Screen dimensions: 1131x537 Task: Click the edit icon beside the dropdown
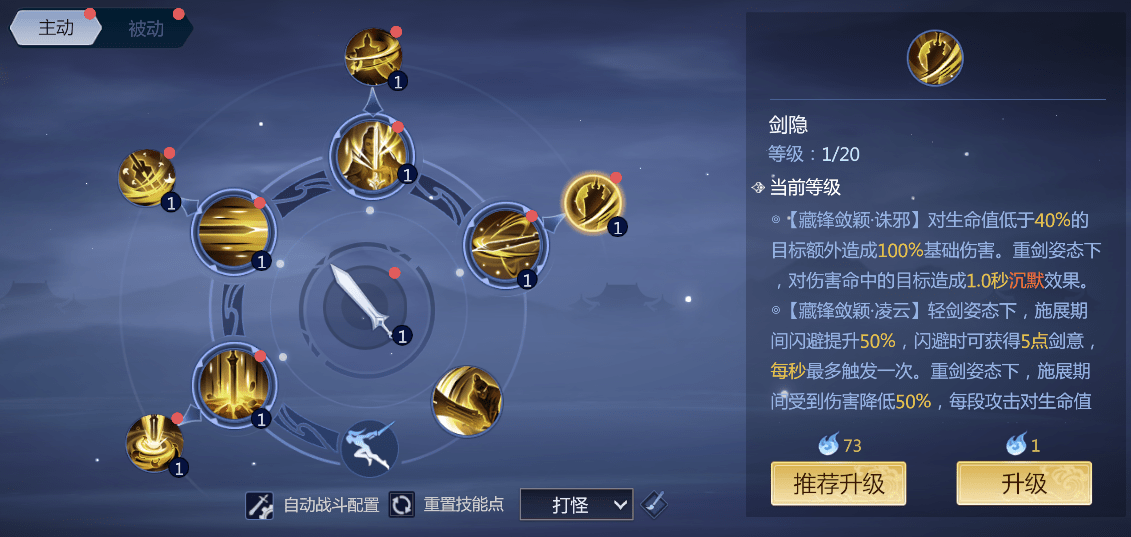pyautogui.click(x=654, y=504)
